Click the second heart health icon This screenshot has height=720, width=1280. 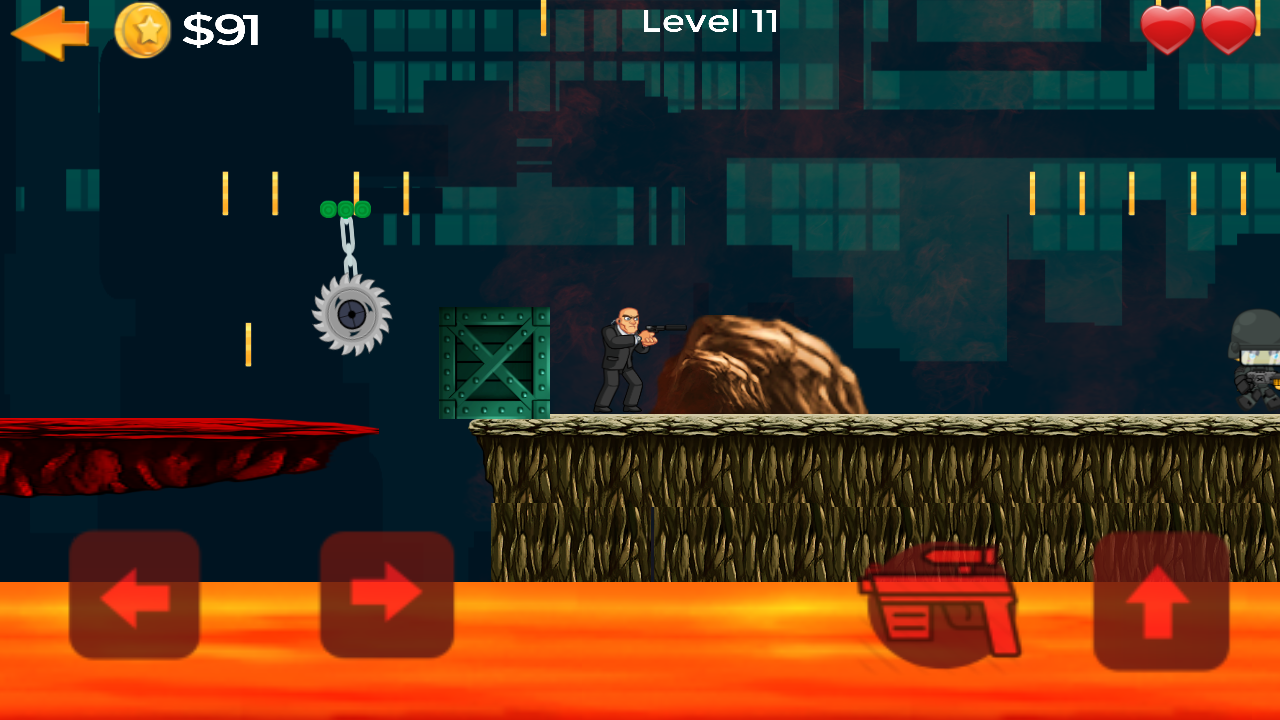point(1229,29)
